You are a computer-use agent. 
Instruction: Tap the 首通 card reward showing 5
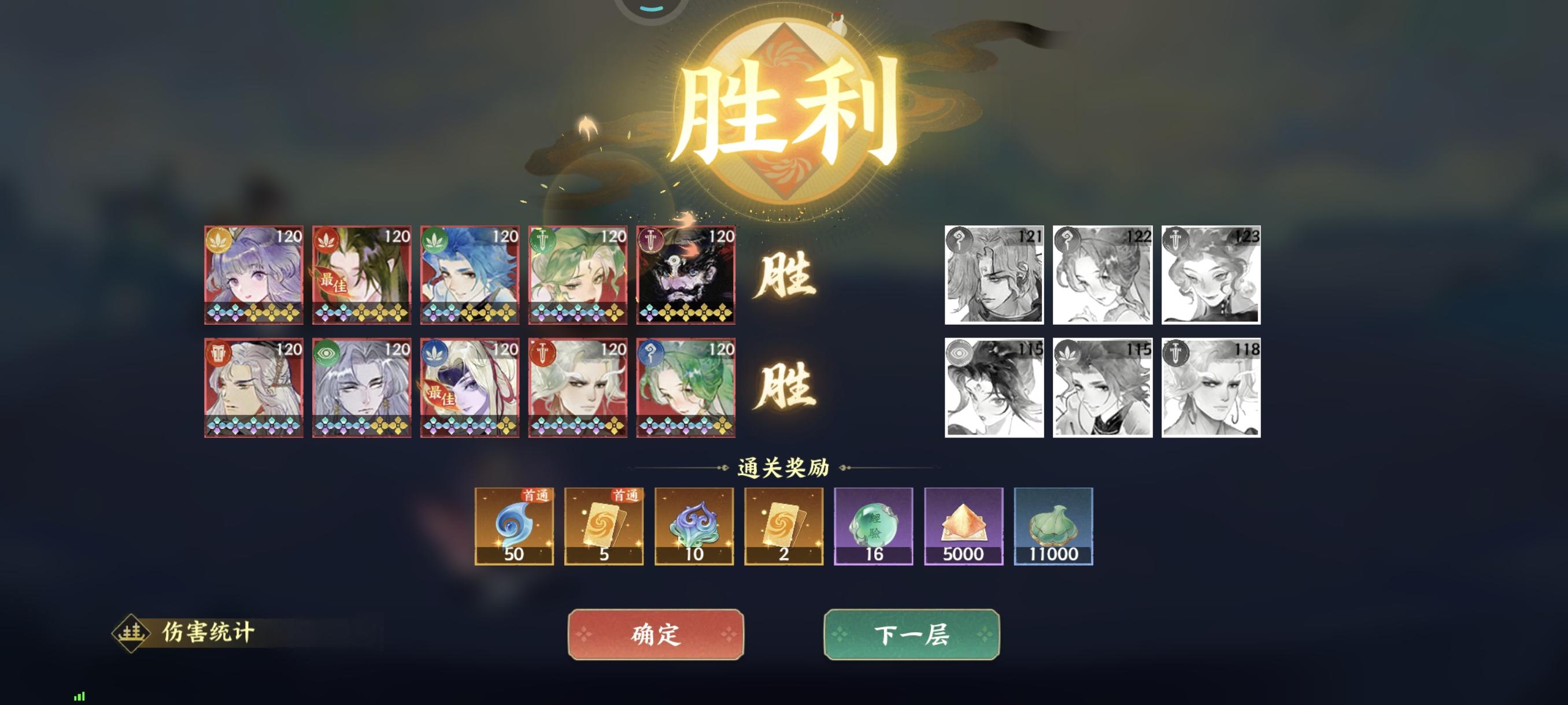pyautogui.click(x=604, y=528)
